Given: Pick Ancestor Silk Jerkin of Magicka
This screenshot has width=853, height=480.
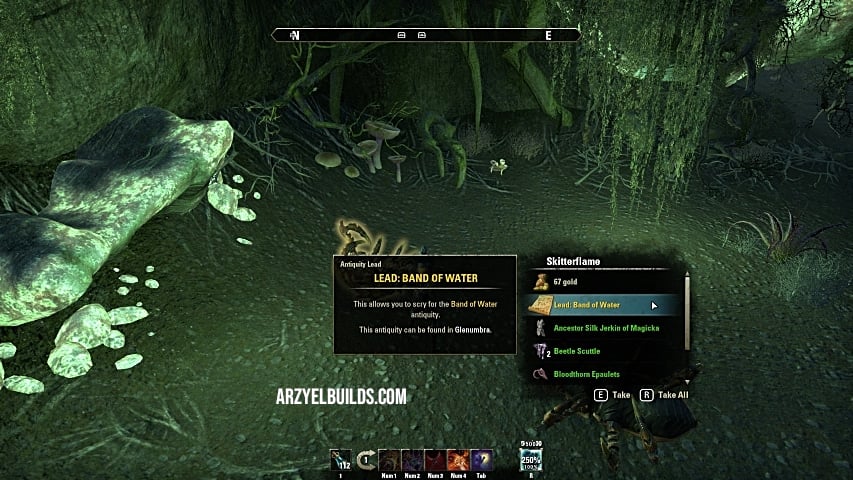Looking at the screenshot, I should click(x=606, y=327).
